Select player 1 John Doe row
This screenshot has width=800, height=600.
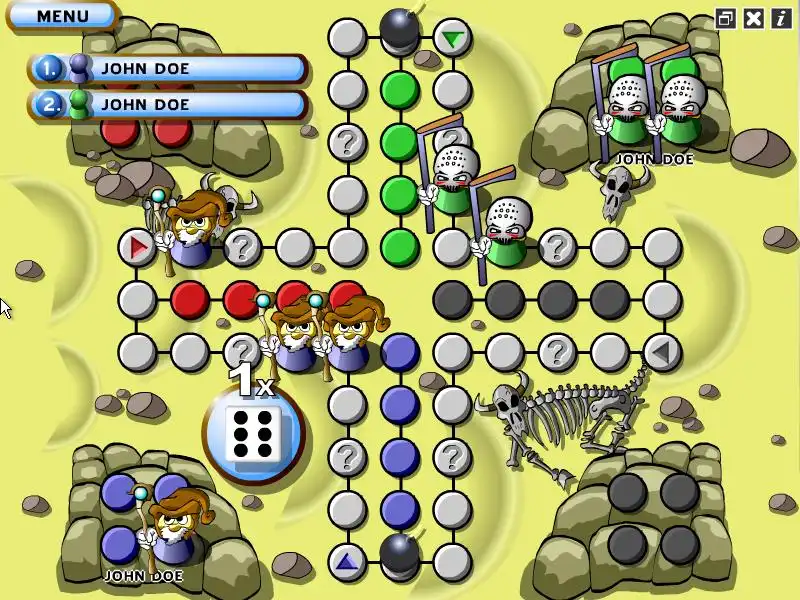[168, 68]
